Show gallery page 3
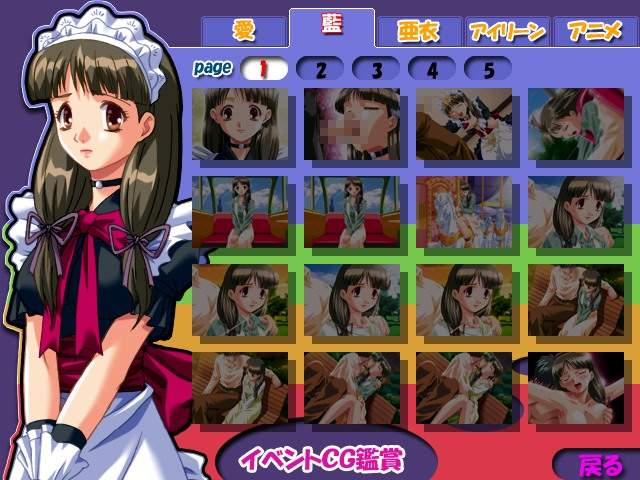Viewport: 640px width, 480px height. click(376, 69)
